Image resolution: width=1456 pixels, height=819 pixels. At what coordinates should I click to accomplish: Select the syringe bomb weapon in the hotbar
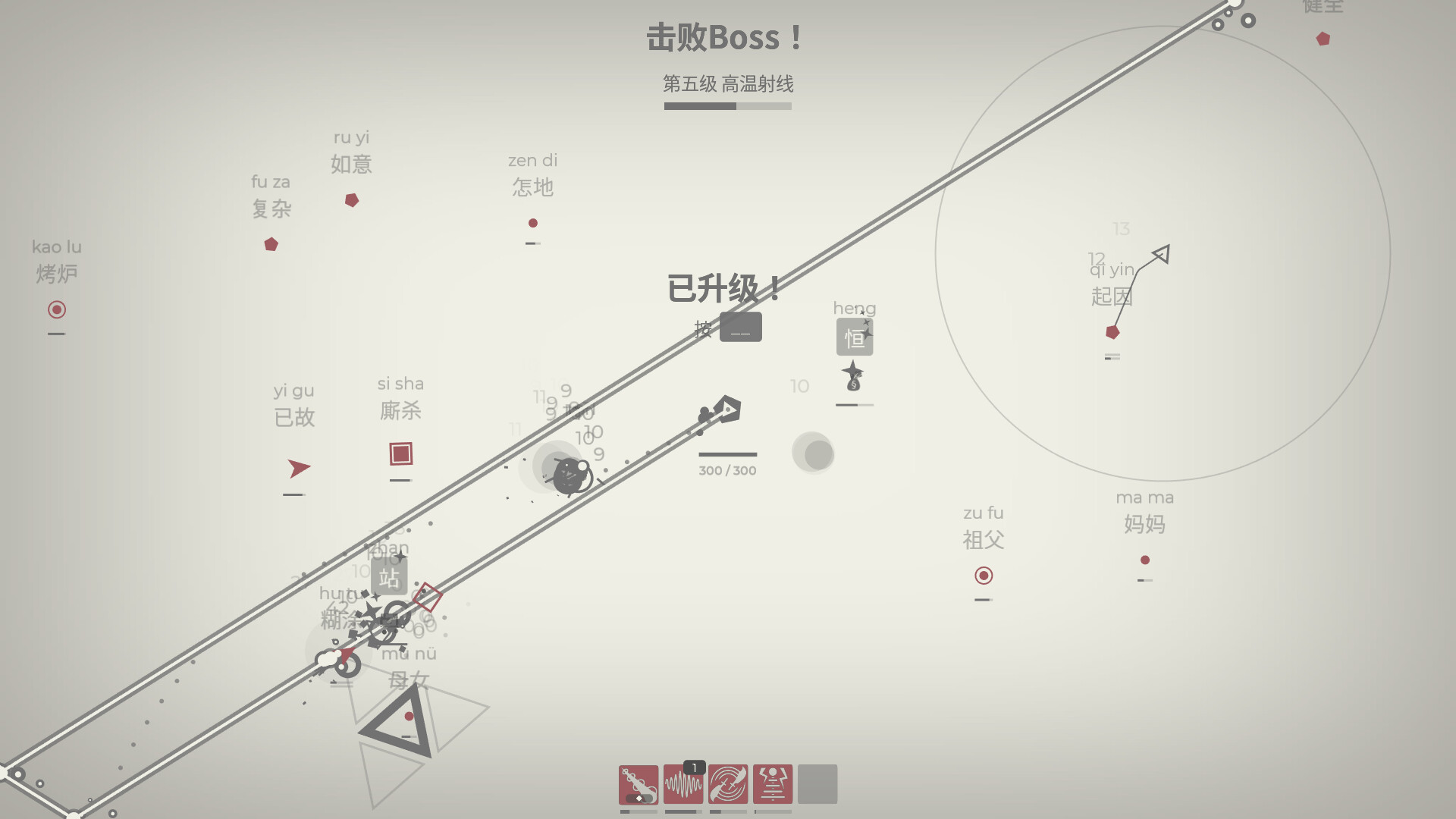(x=638, y=785)
